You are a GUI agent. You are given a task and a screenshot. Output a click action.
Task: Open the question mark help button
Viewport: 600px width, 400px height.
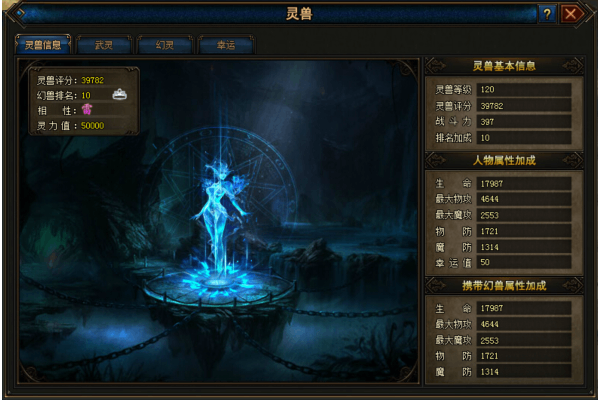(x=547, y=14)
